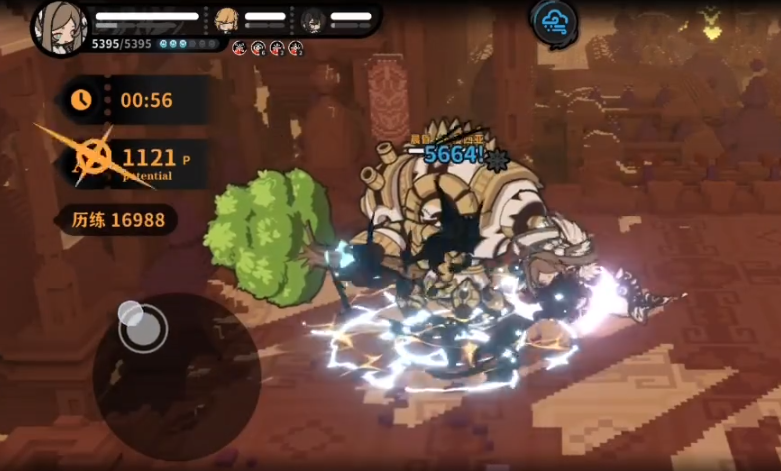Tap the brown-haired main character portrait

(58, 24)
